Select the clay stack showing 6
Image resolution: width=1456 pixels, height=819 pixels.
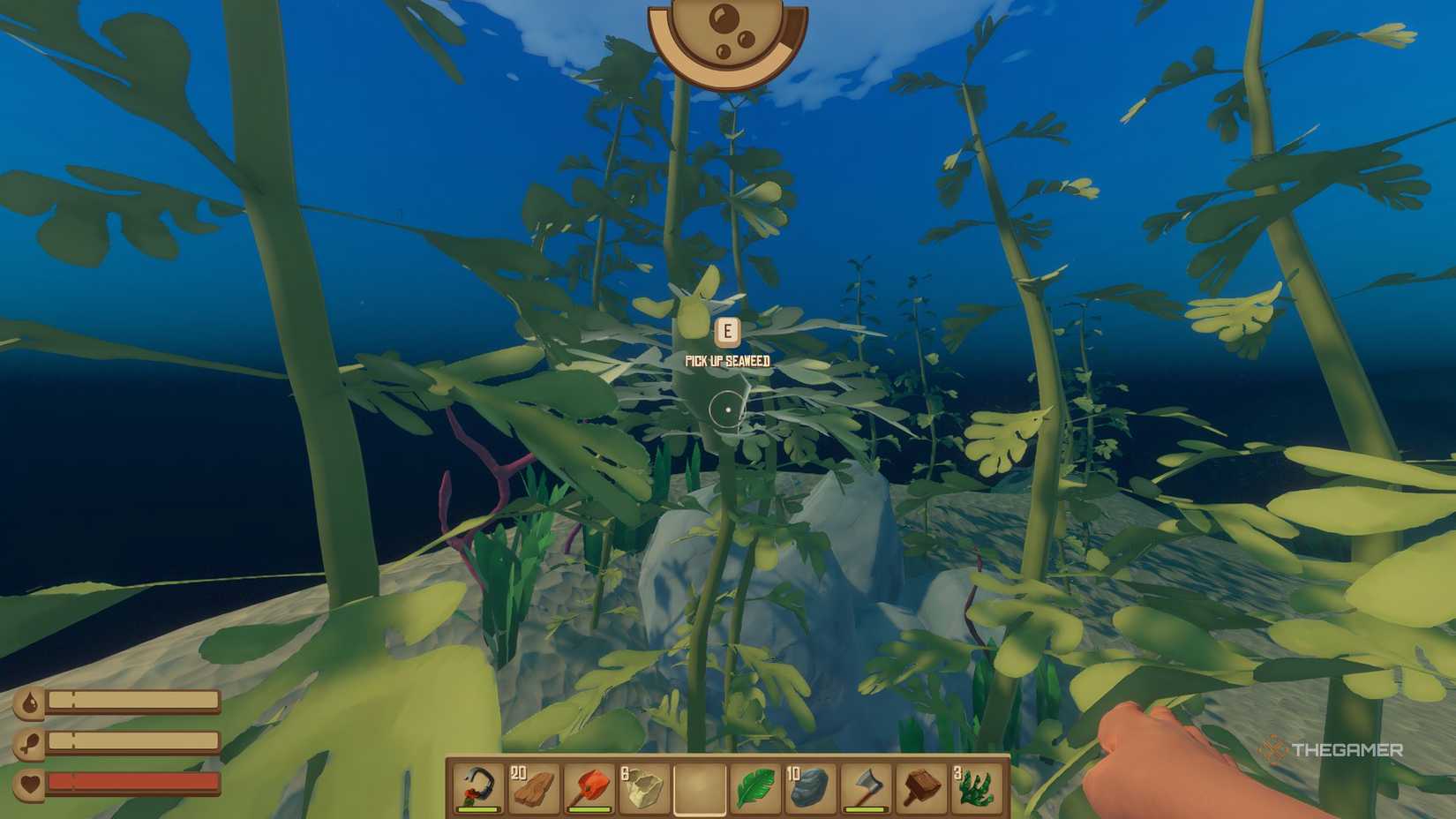[644, 785]
